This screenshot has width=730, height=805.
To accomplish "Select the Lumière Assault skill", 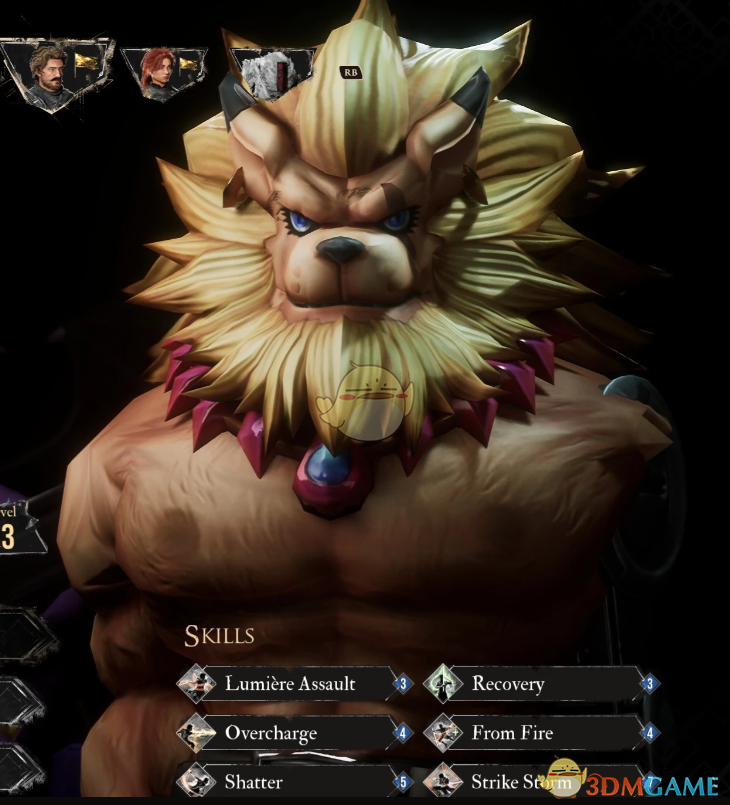I will click(x=290, y=685).
